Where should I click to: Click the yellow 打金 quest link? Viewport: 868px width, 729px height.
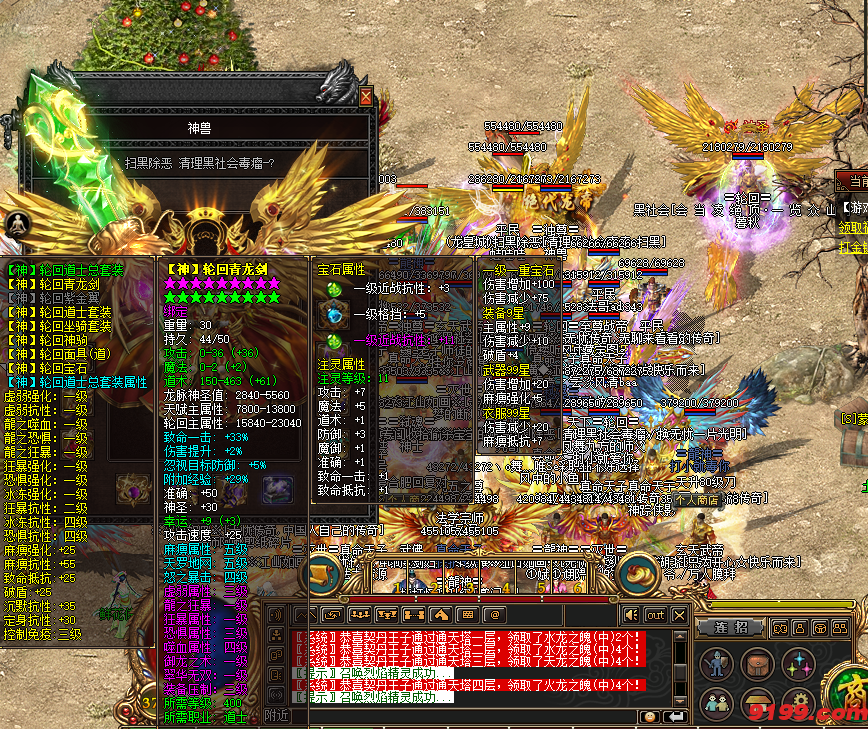(x=853, y=246)
